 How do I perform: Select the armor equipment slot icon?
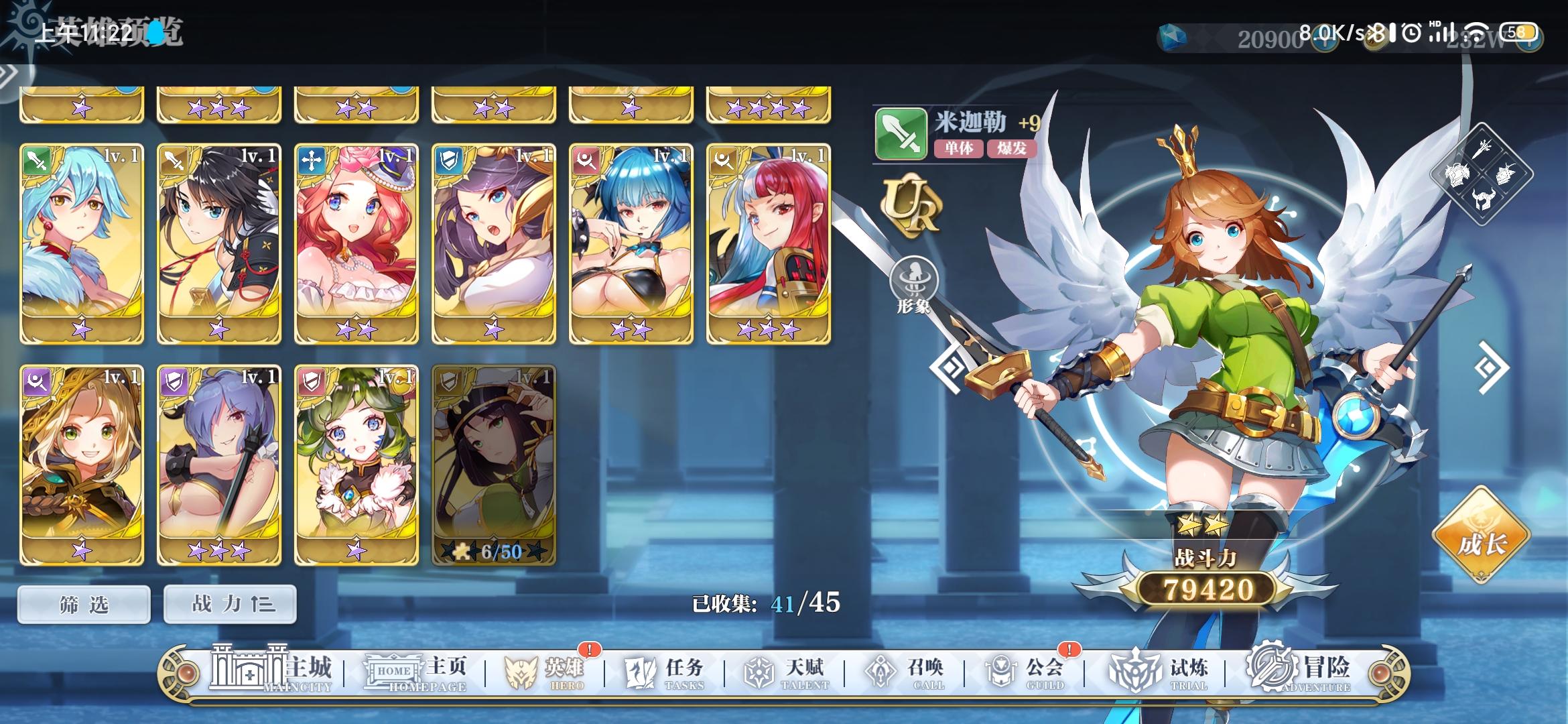(1455, 174)
